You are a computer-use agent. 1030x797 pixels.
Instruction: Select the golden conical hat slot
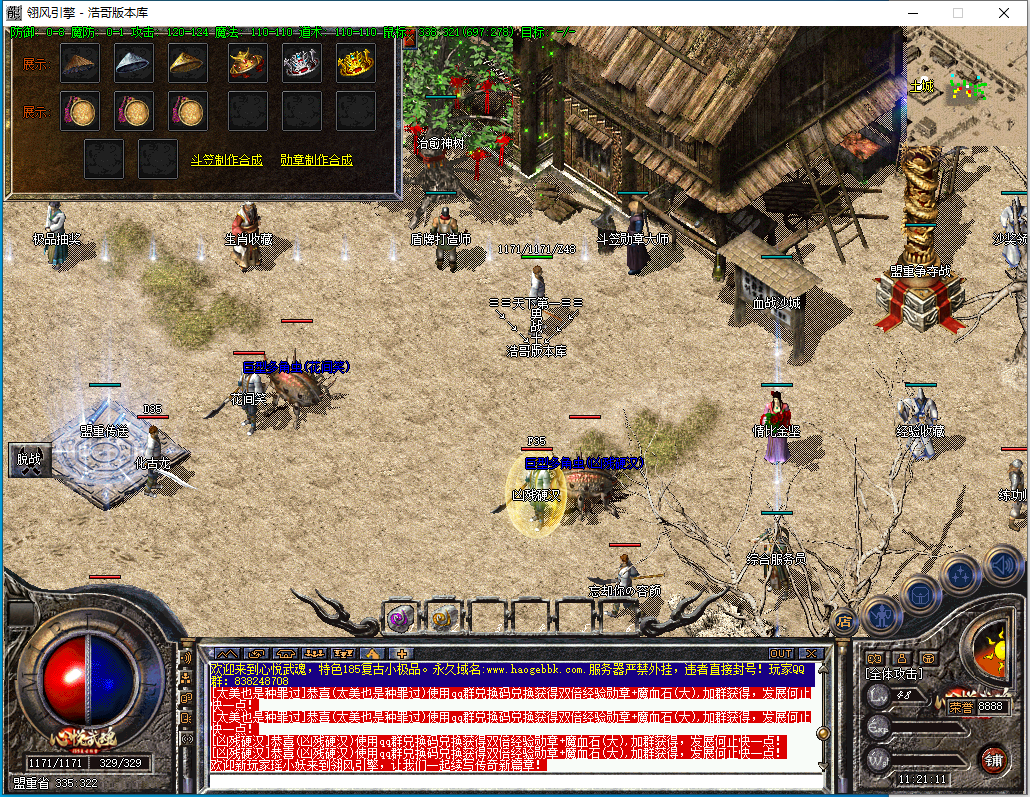point(188,64)
